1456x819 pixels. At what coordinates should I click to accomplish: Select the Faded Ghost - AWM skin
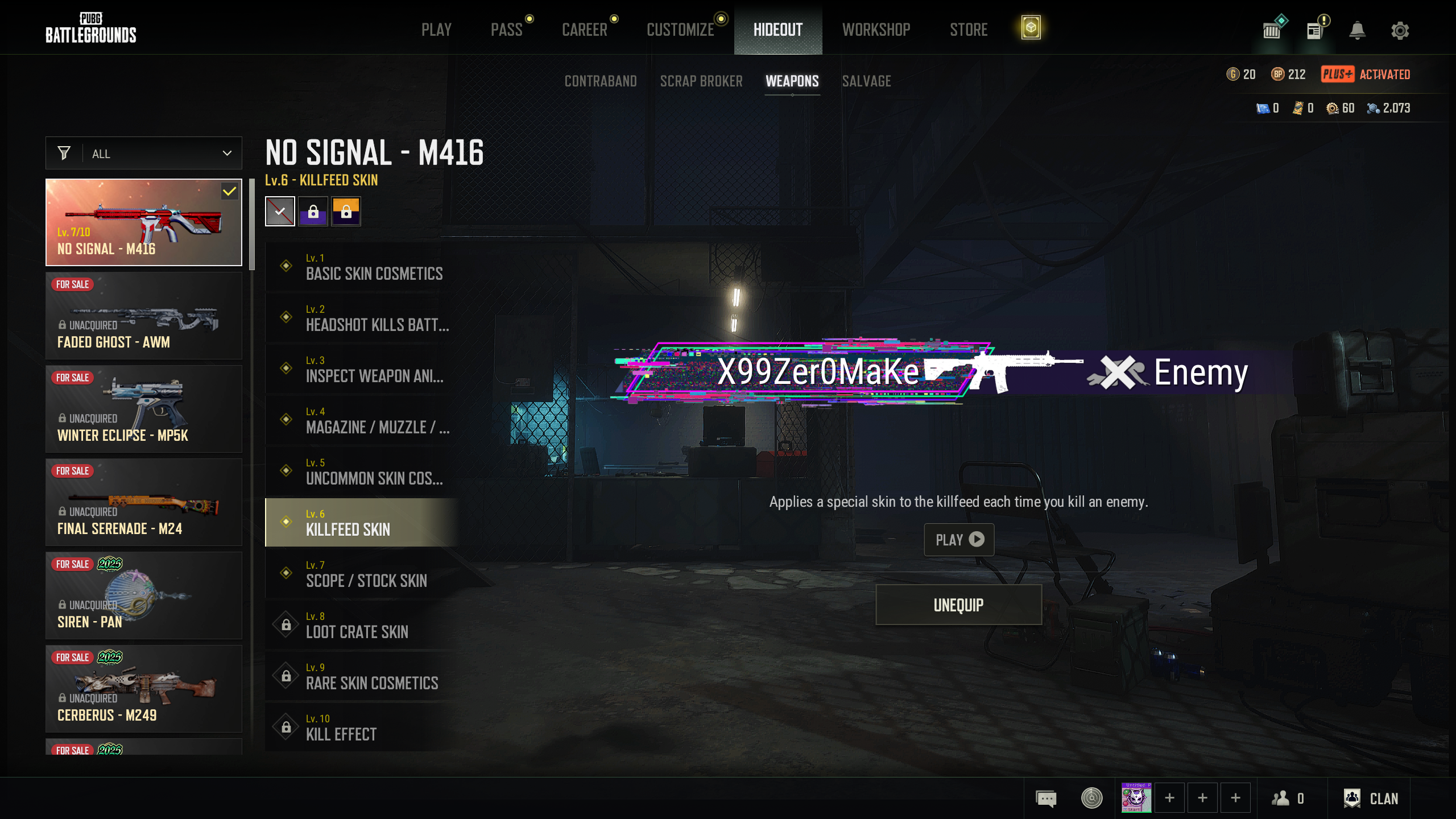pos(144,316)
